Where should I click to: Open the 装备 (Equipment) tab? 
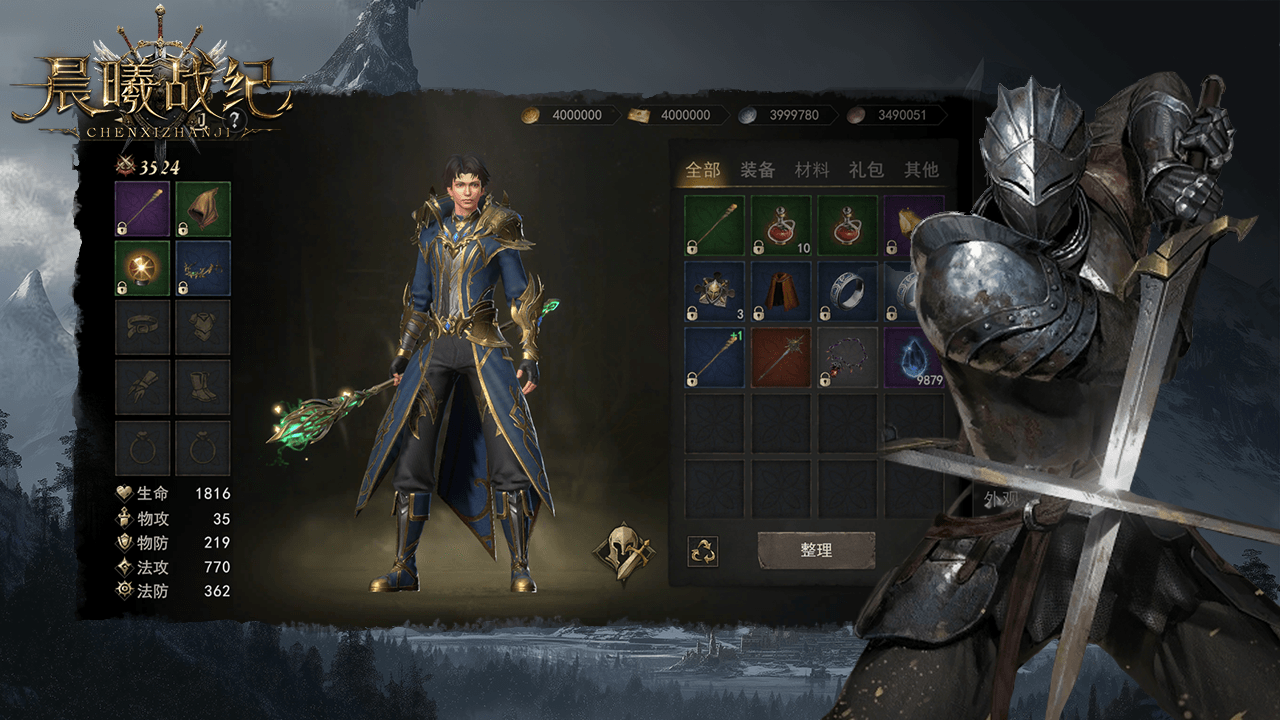tap(758, 170)
